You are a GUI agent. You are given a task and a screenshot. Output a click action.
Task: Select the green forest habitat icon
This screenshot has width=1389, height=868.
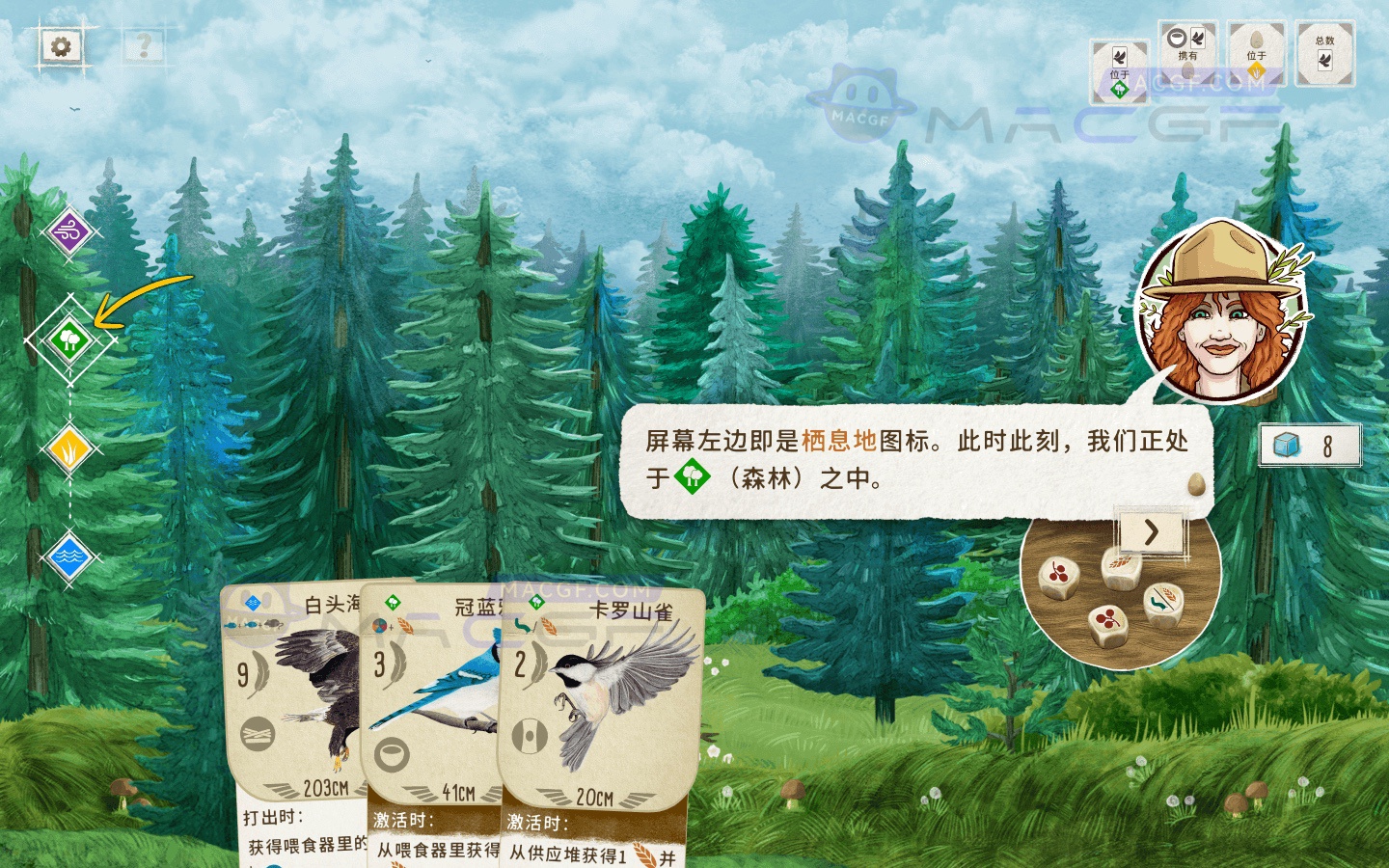click(x=68, y=340)
